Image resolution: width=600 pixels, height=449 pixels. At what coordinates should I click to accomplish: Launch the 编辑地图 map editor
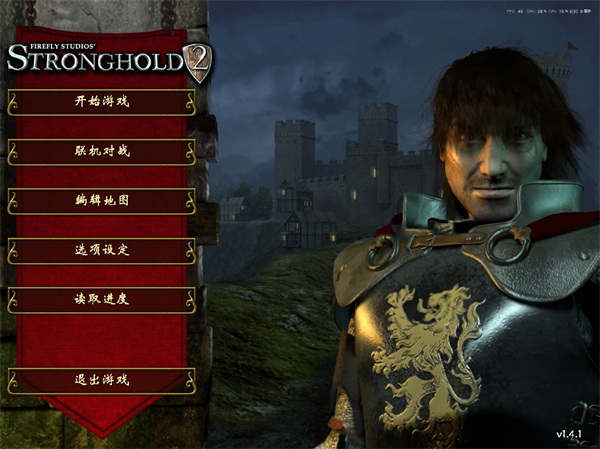pyautogui.click(x=102, y=200)
